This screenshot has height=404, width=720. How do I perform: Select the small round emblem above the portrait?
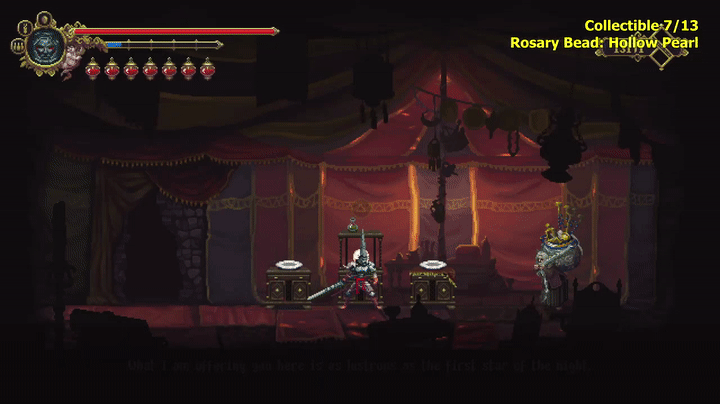(45, 17)
